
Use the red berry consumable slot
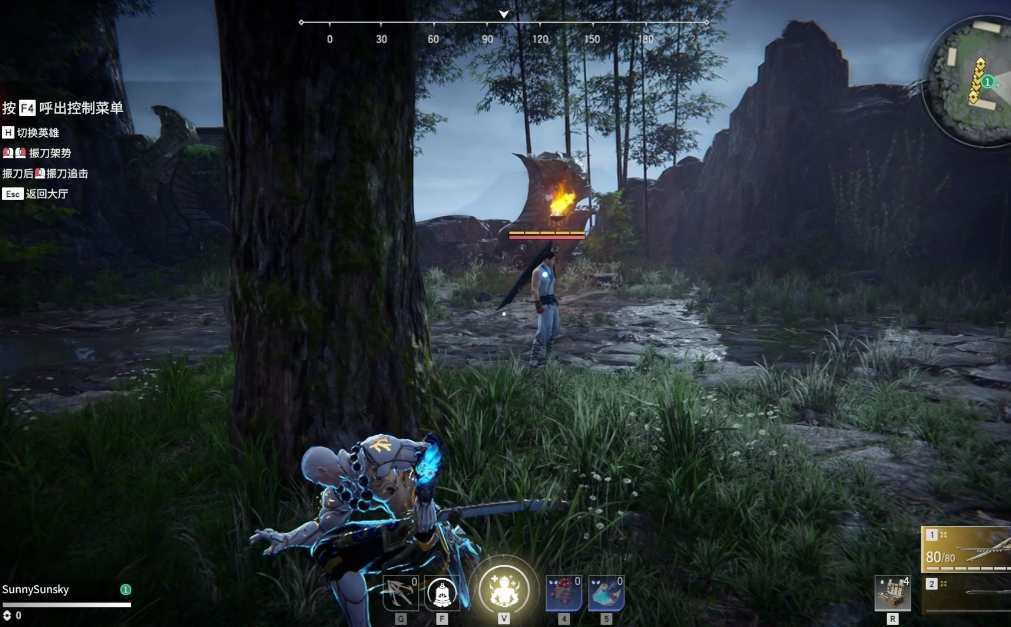[x=564, y=594]
